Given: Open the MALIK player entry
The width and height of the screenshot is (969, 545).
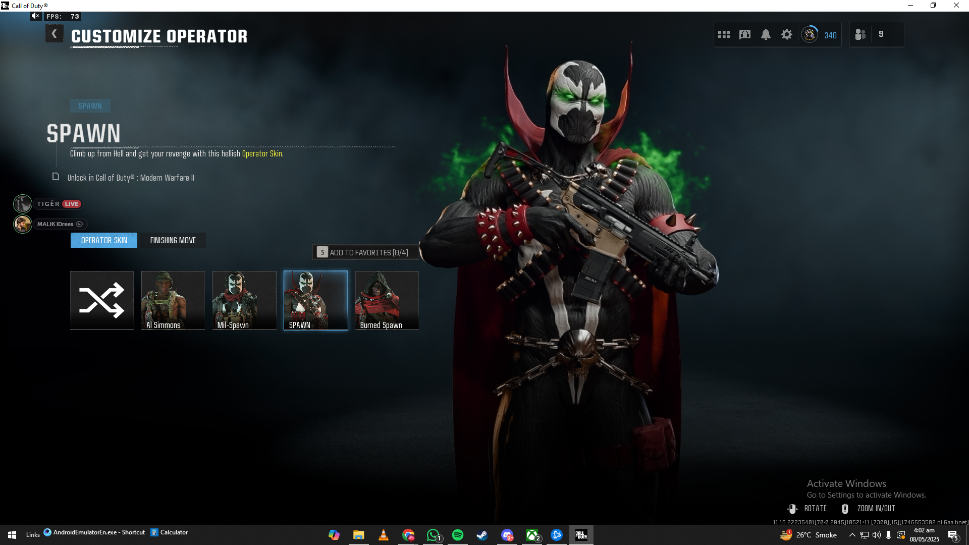Looking at the screenshot, I should click(x=48, y=224).
